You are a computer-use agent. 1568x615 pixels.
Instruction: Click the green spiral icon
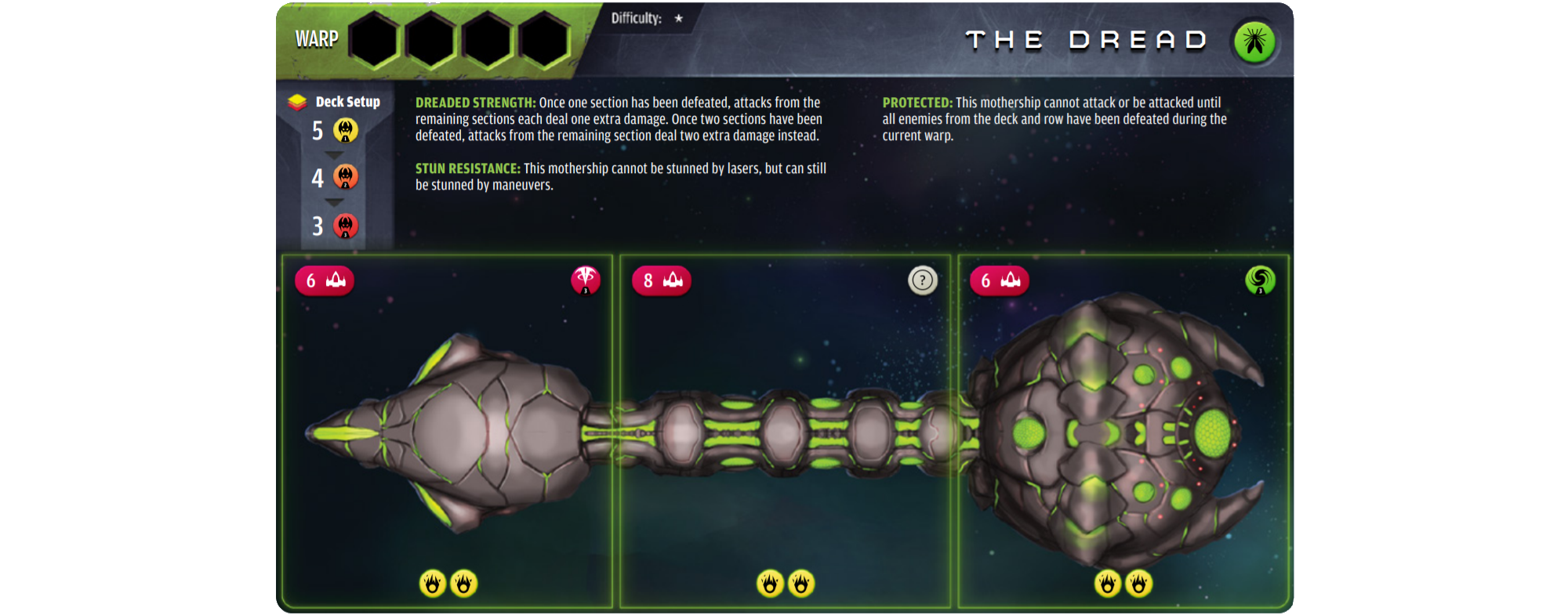click(x=1260, y=280)
